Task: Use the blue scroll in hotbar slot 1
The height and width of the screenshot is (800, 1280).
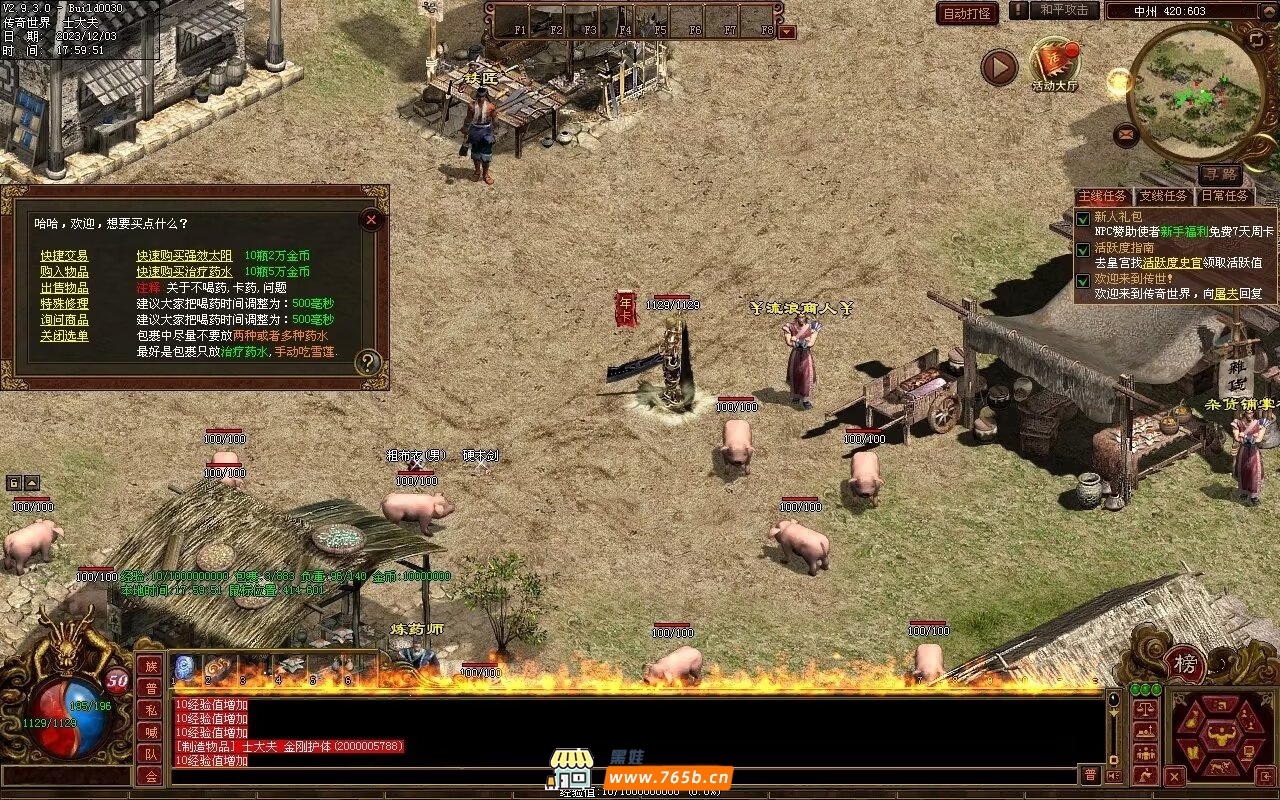Action: (185, 667)
